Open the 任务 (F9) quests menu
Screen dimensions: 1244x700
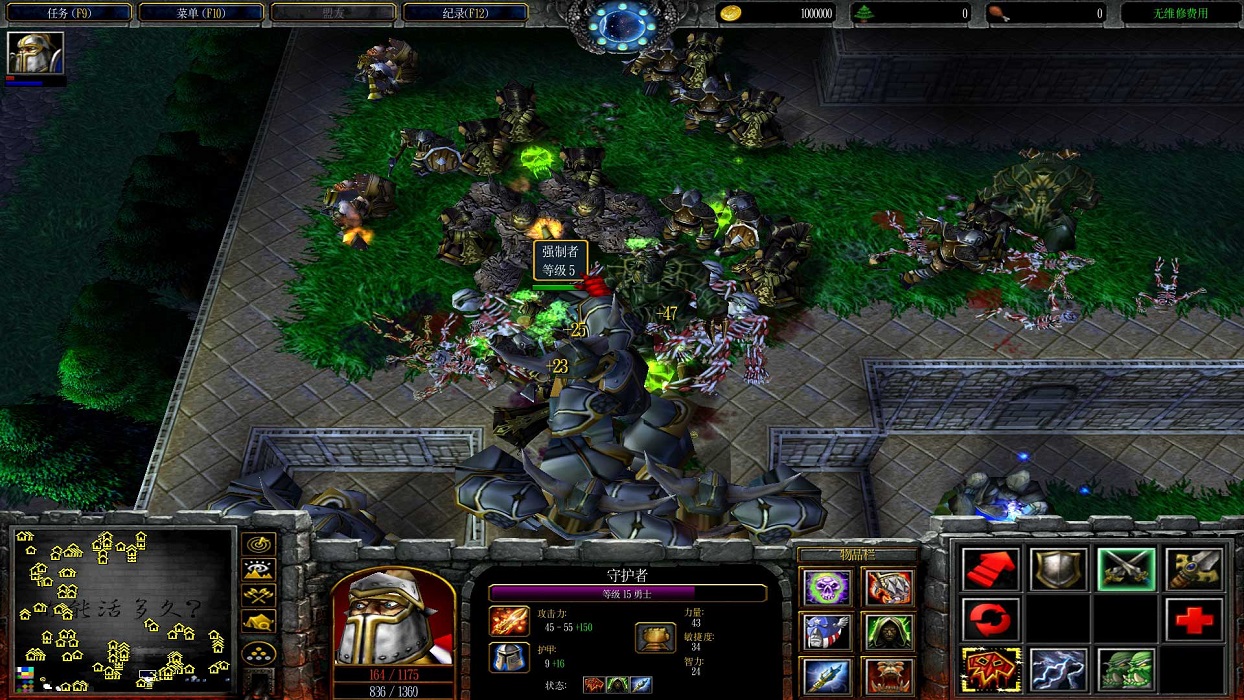[x=68, y=13]
